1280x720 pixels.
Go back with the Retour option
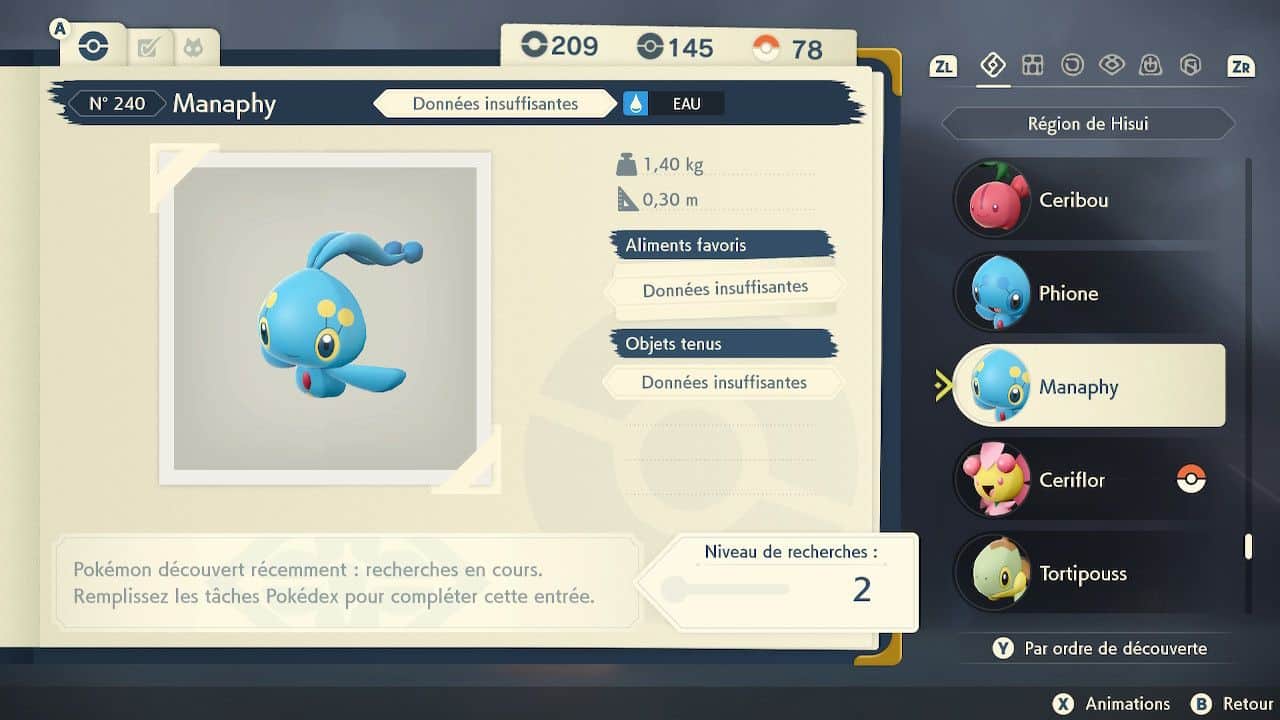tap(1232, 704)
